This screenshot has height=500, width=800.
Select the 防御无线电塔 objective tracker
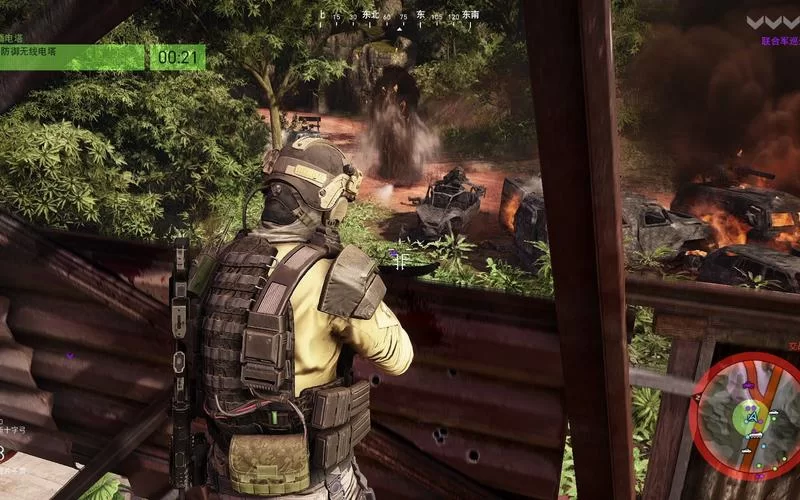[x=72, y=57]
